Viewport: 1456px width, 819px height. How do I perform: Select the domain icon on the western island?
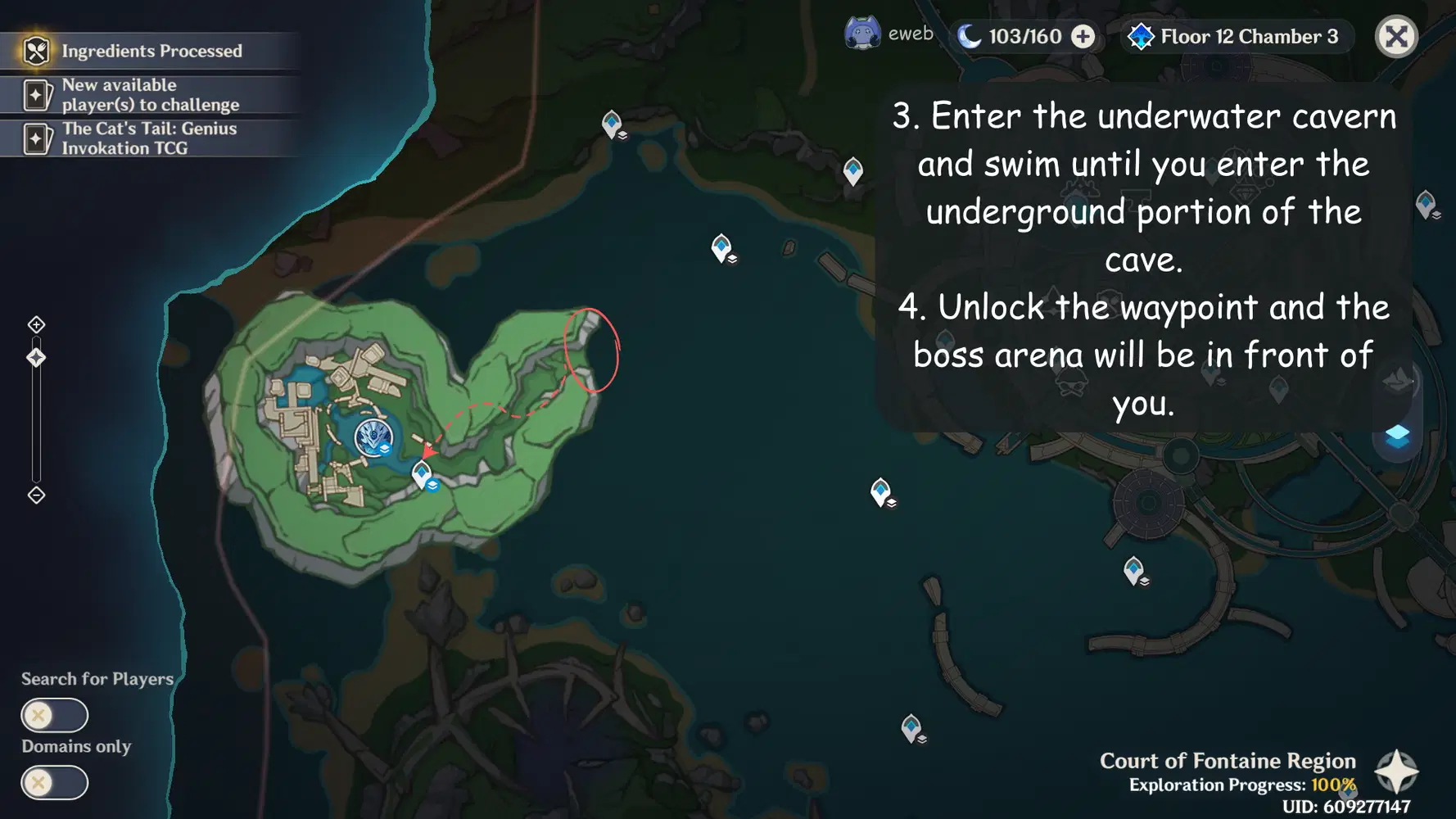coord(374,439)
